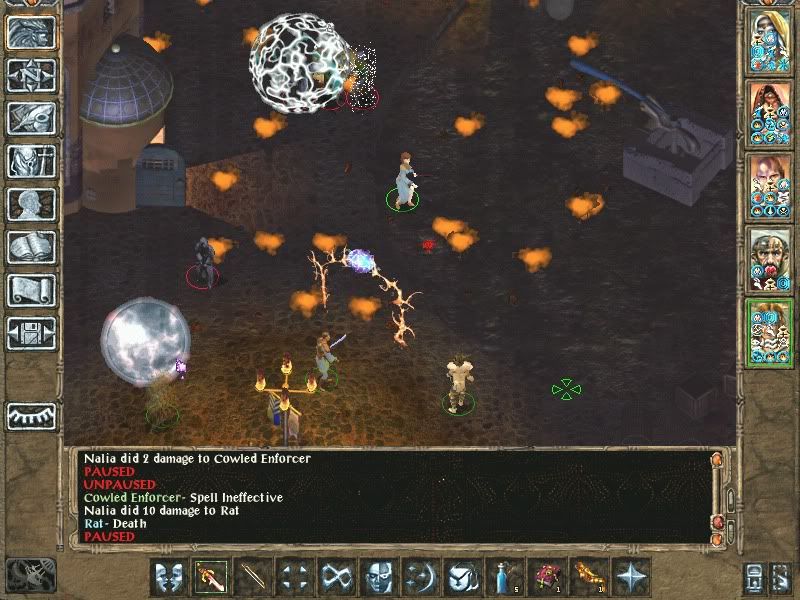Image resolution: width=800 pixels, height=600 pixels.
Task: Open the area map with compass button
Action: [x=31, y=75]
